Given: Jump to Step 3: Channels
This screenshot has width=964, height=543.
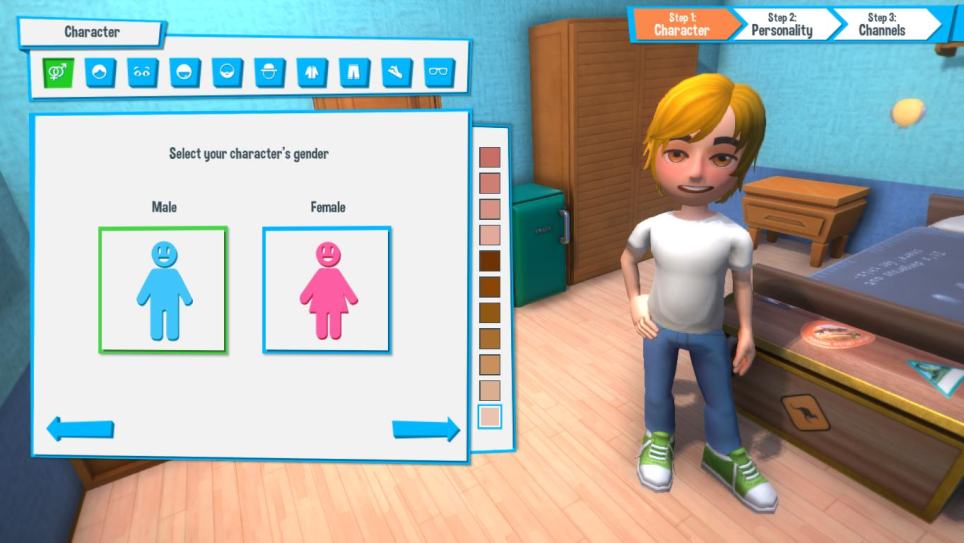Looking at the screenshot, I should point(882,24).
